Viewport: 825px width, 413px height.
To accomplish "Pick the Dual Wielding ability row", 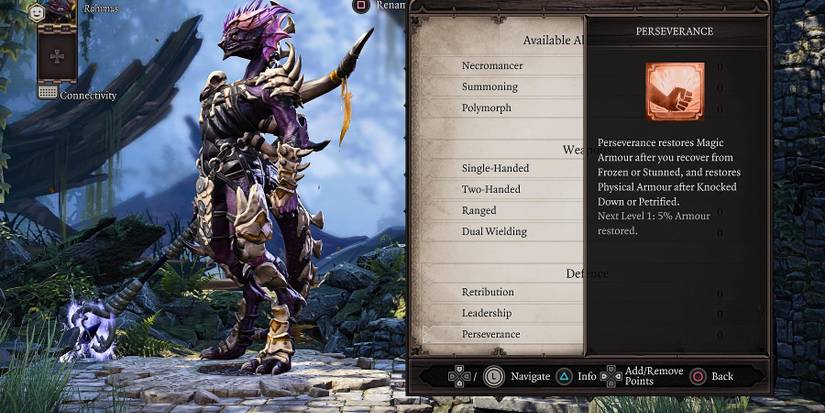I will 494,231.
